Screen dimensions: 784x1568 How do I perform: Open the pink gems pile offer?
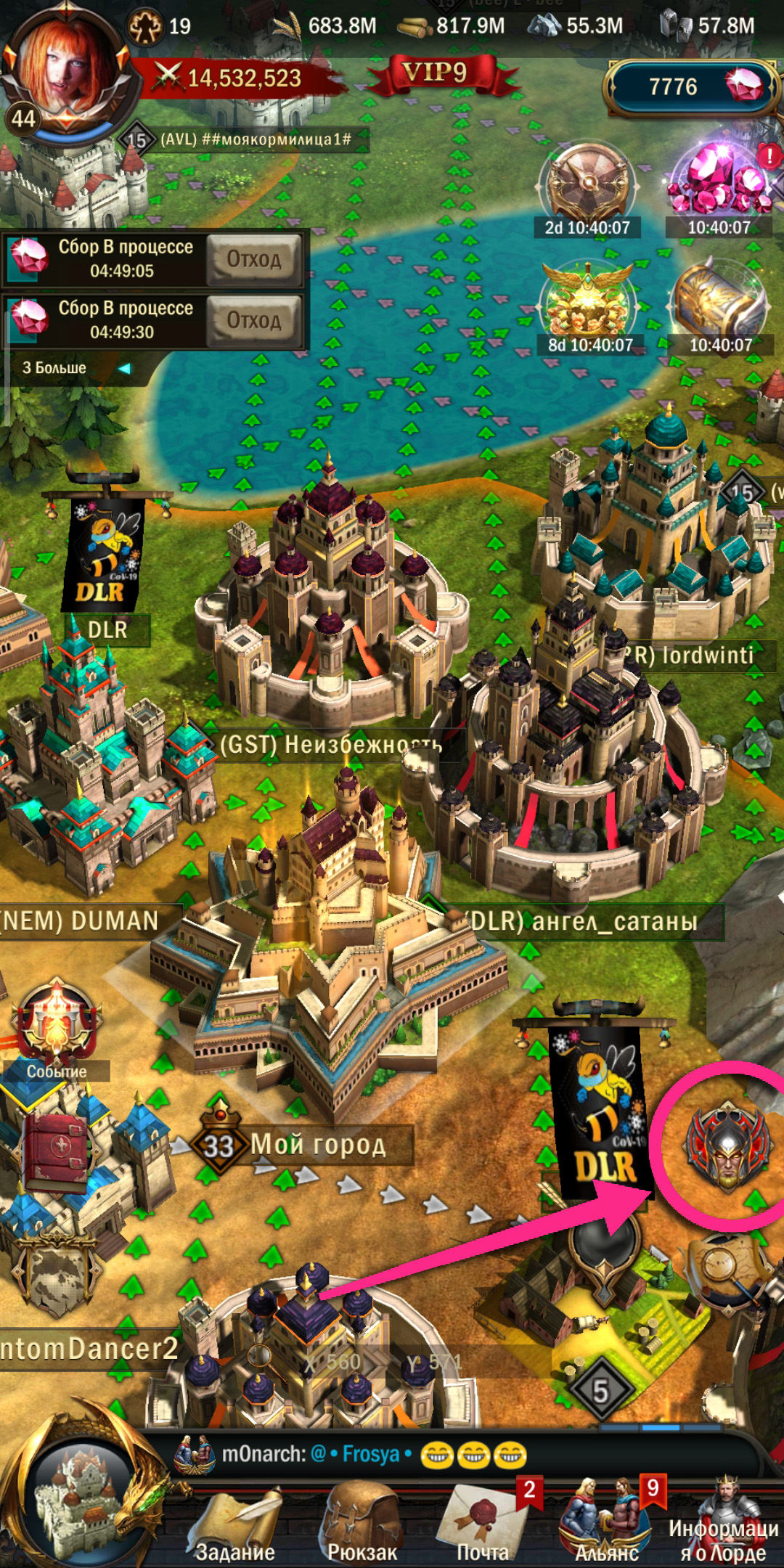point(719,185)
